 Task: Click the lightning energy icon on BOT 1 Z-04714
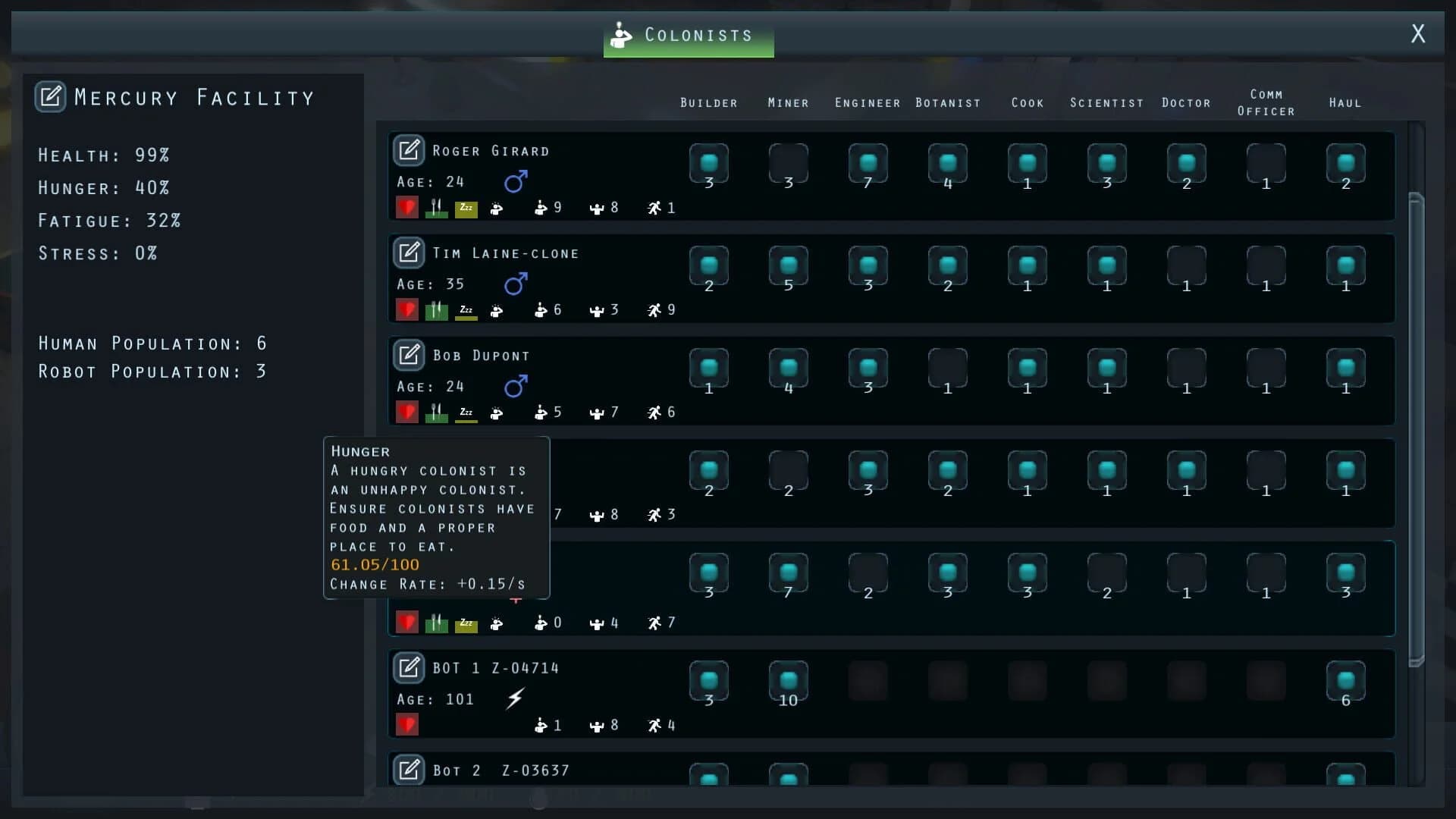pos(516,698)
